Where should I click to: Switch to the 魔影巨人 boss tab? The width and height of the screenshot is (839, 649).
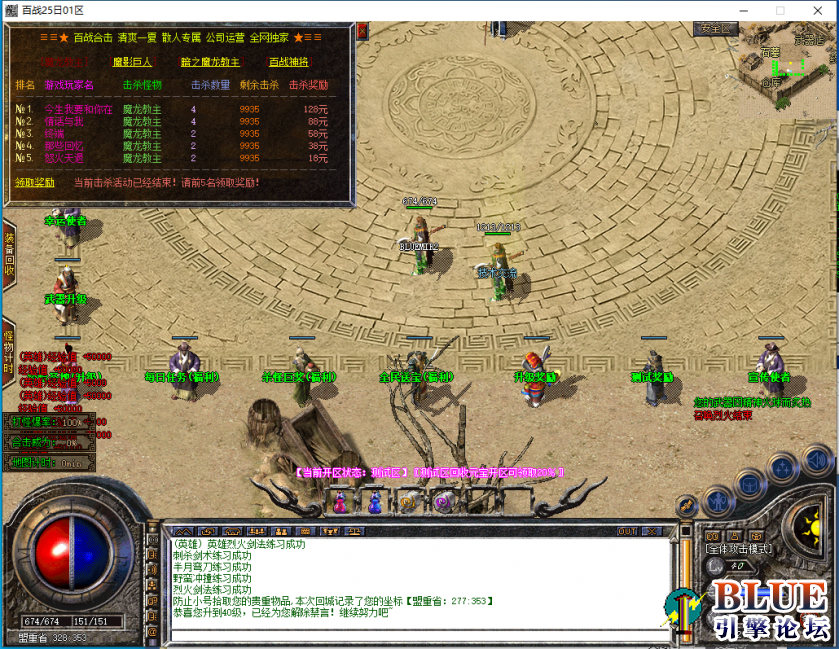tap(132, 62)
